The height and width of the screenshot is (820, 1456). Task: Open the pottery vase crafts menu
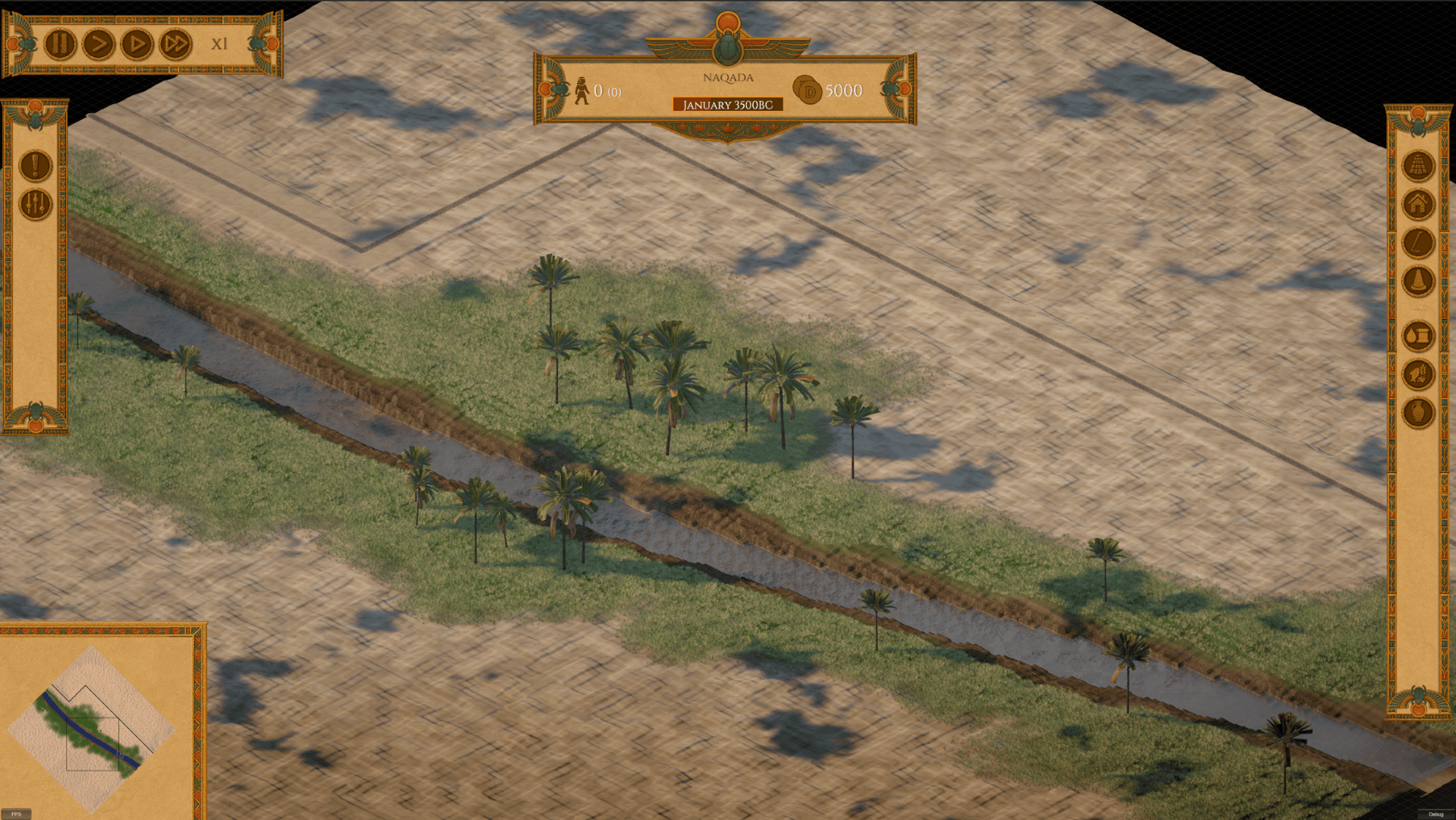[x=1417, y=411]
